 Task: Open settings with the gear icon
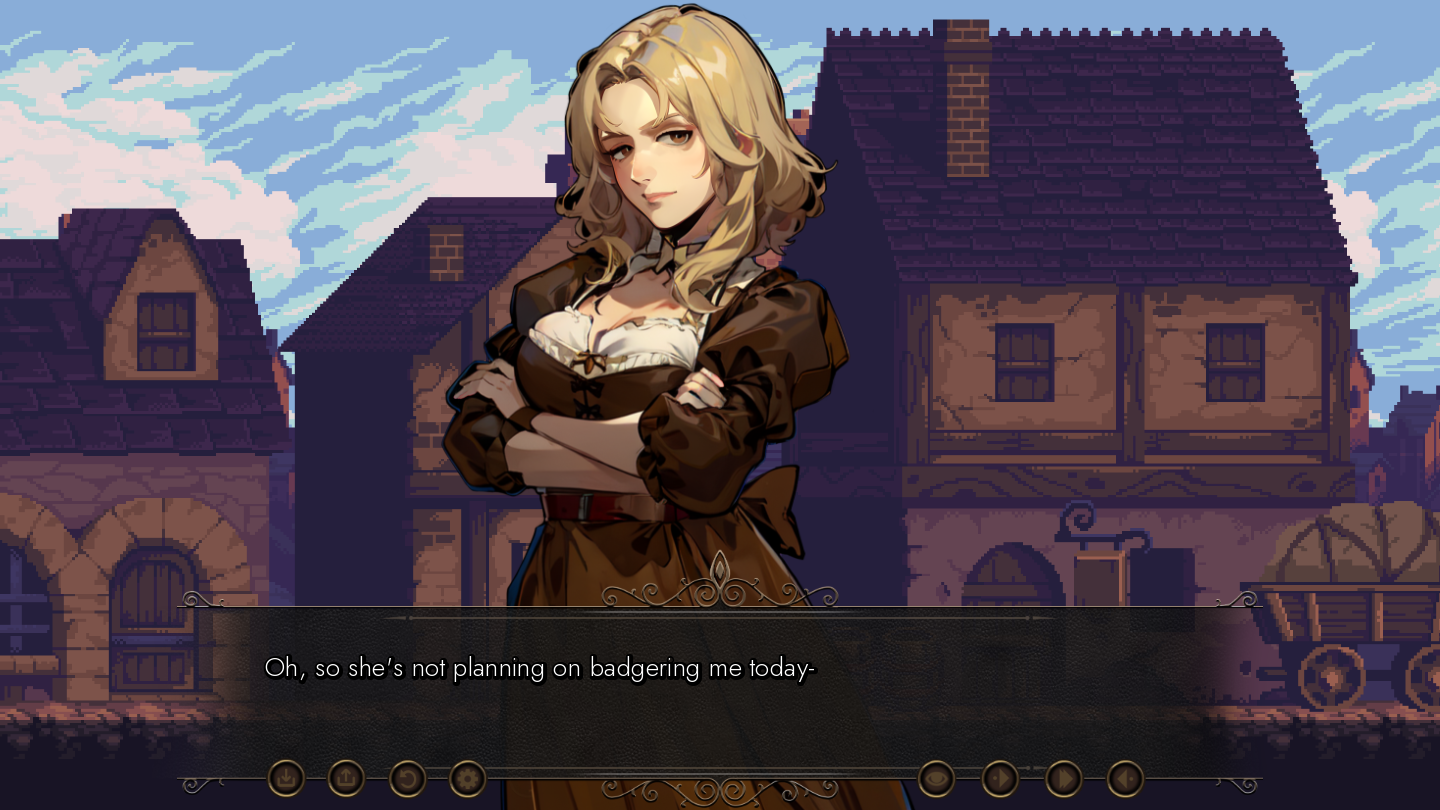pos(467,778)
